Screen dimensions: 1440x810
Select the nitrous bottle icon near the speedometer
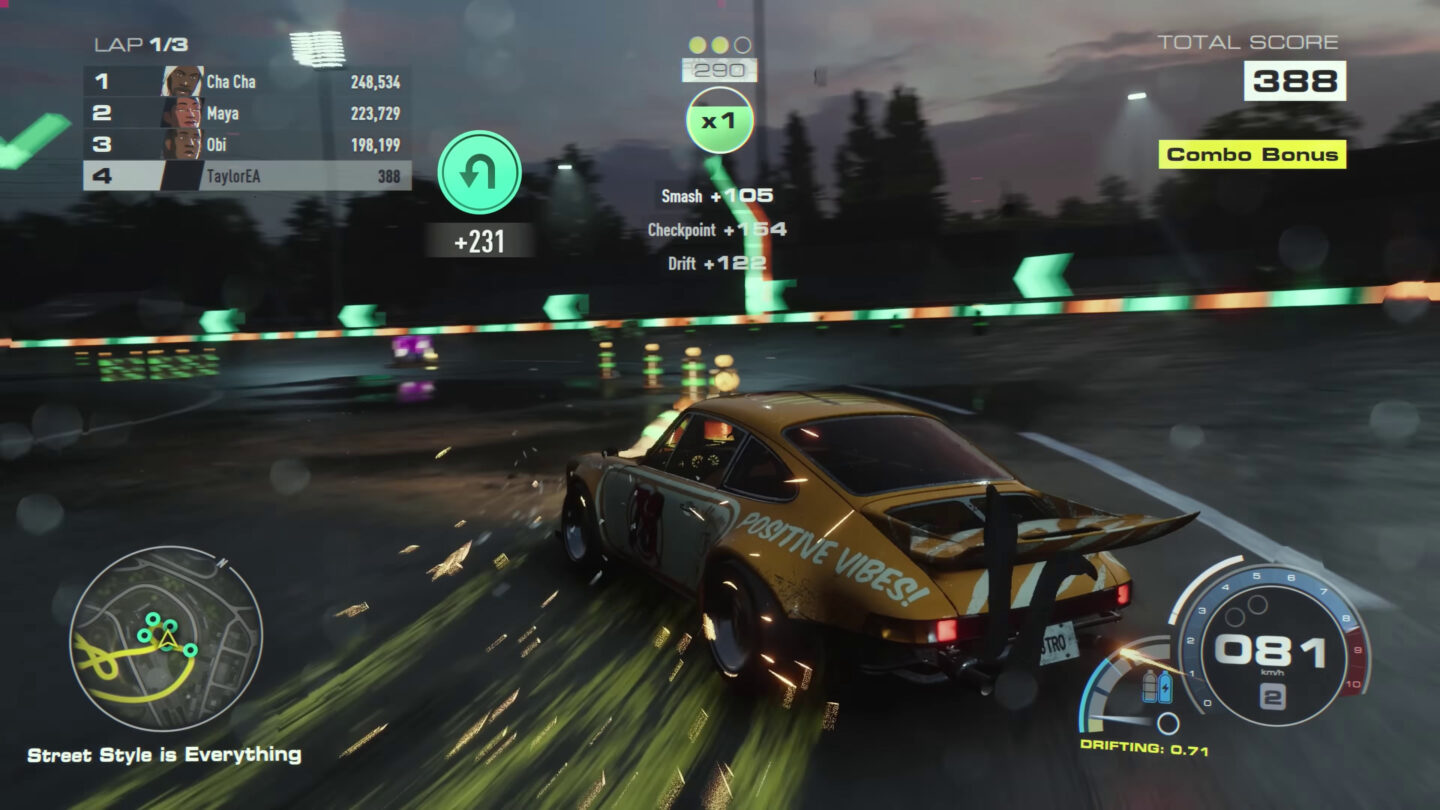[x=1150, y=687]
